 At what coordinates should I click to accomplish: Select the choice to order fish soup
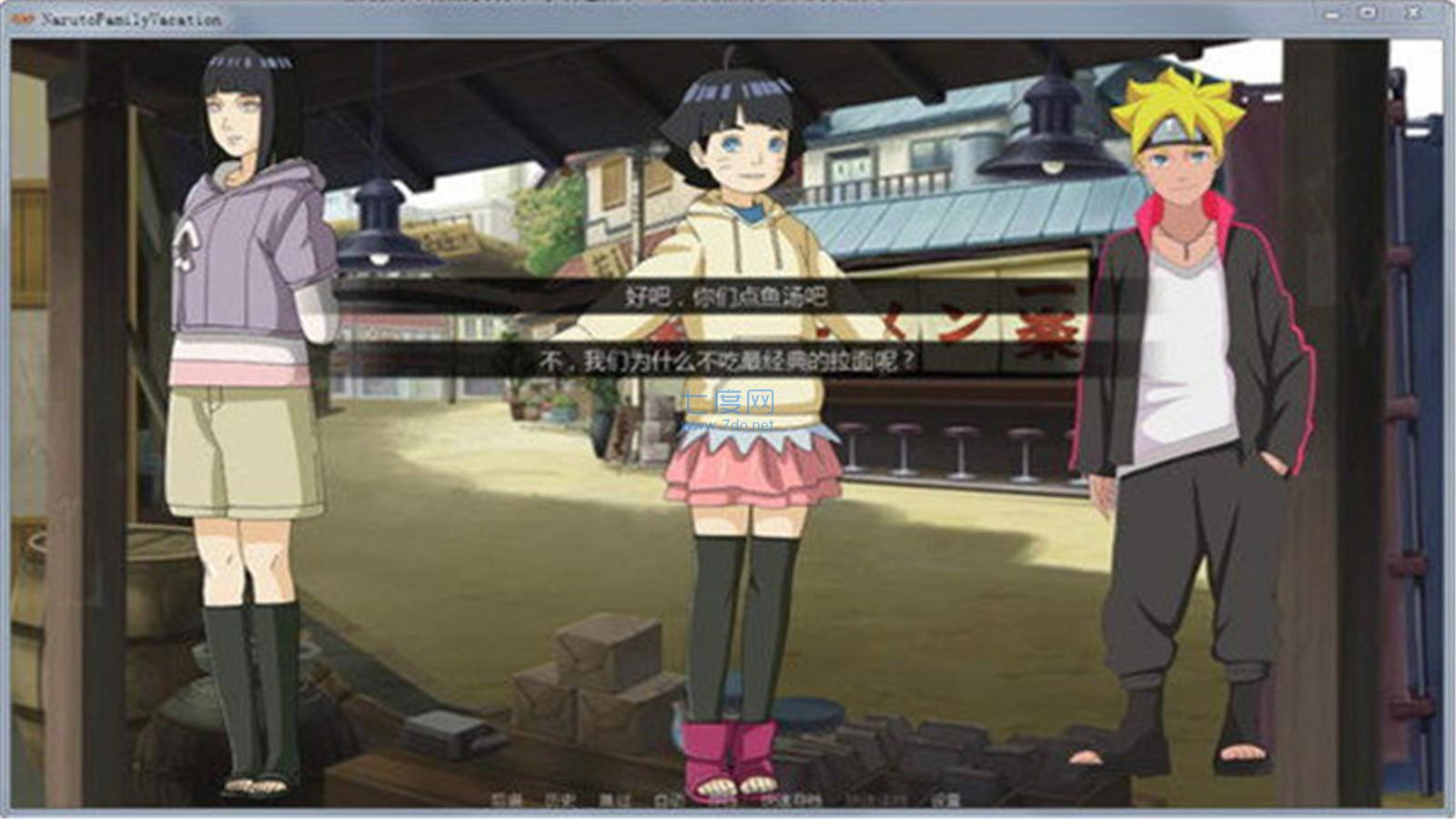[728, 298]
